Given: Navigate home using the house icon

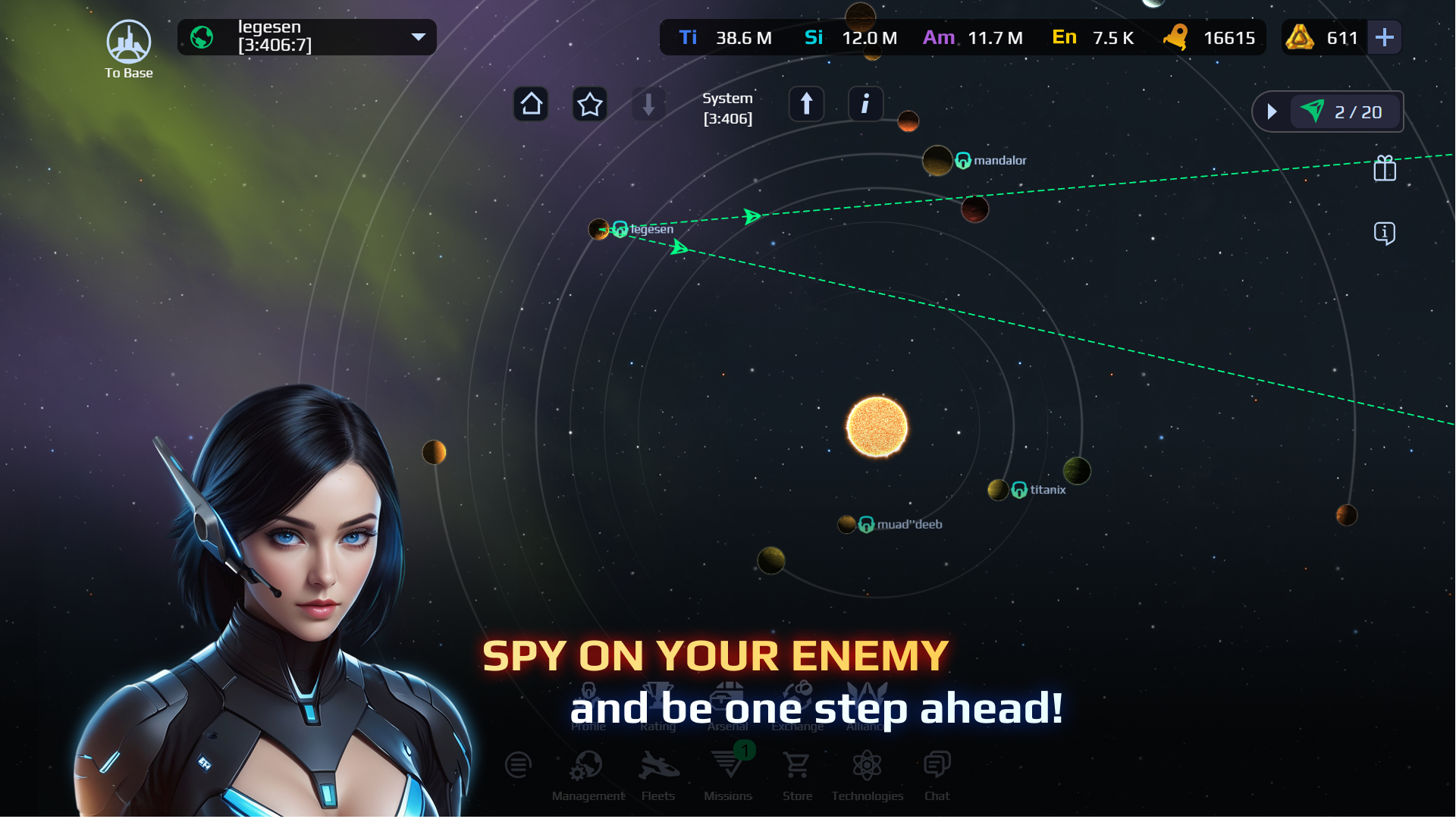Looking at the screenshot, I should pyautogui.click(x=531, y=104).
